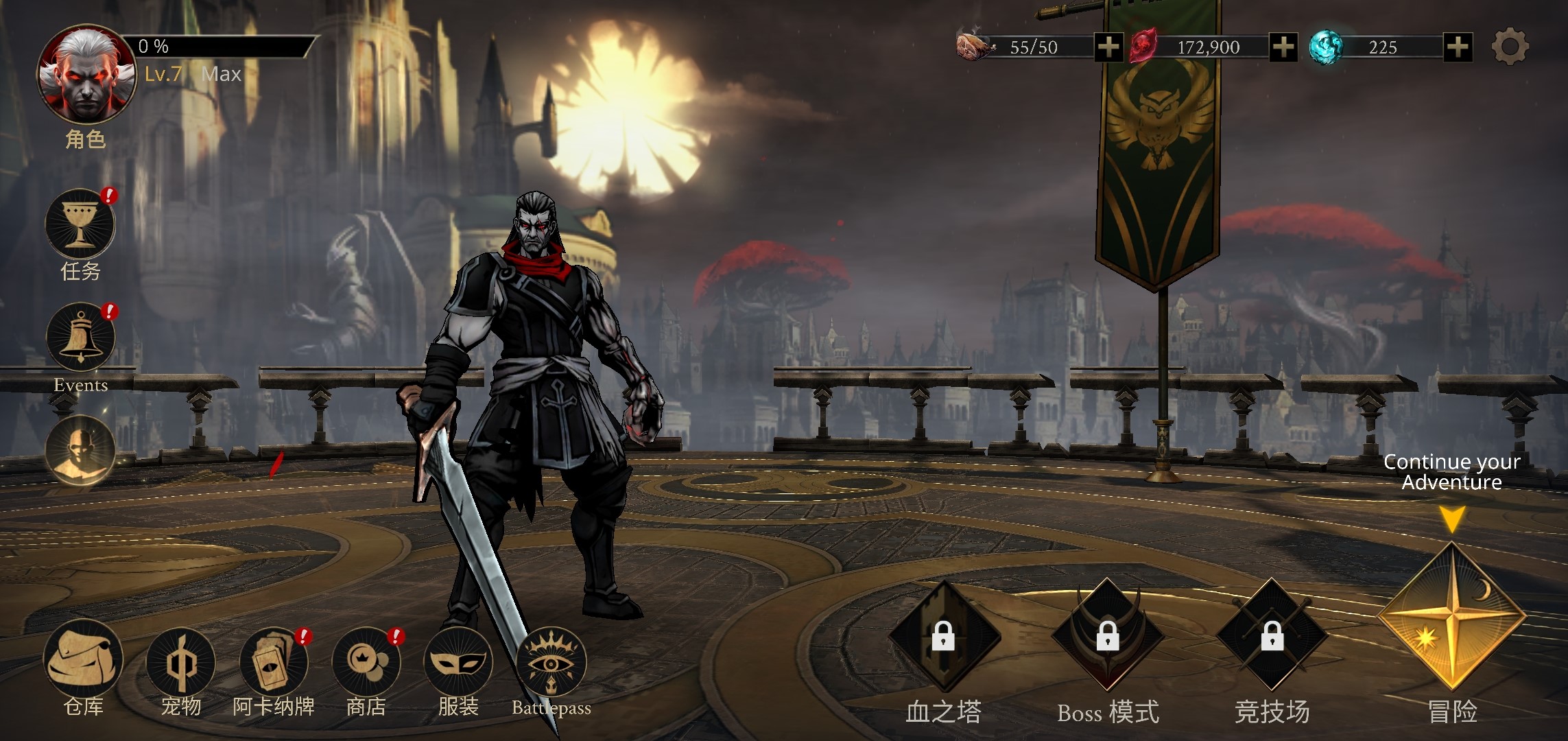The width and height of the screenshot is (1568, 741).
Task: Open the 任务 quests goblet icon
Action: [x=80, y=224]
